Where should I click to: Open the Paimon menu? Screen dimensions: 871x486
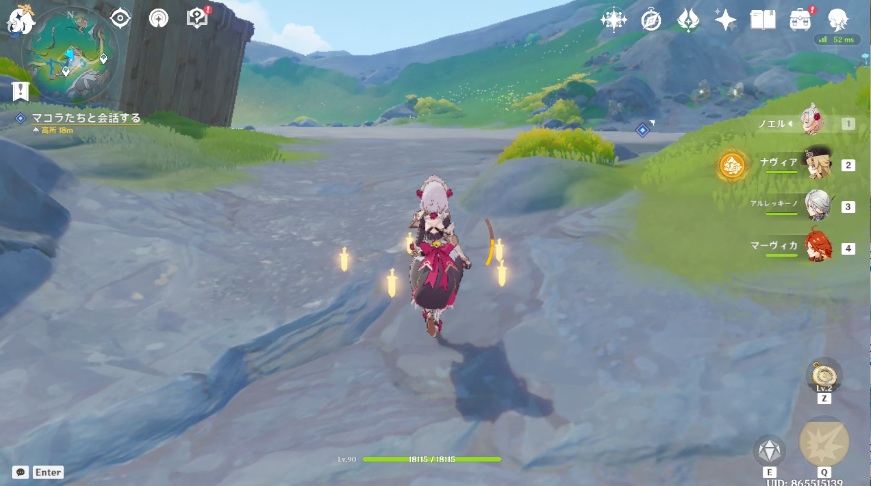[x=21, y=18]
